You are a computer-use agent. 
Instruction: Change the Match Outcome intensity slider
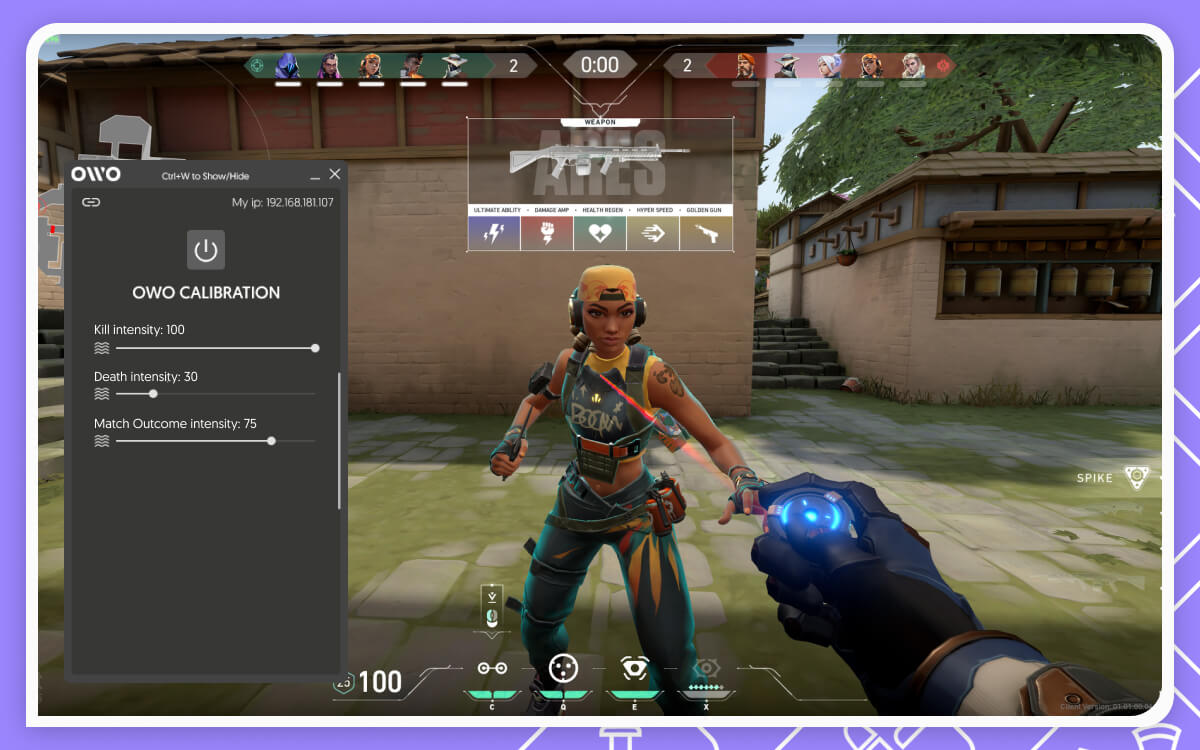[x=271, y=441]
